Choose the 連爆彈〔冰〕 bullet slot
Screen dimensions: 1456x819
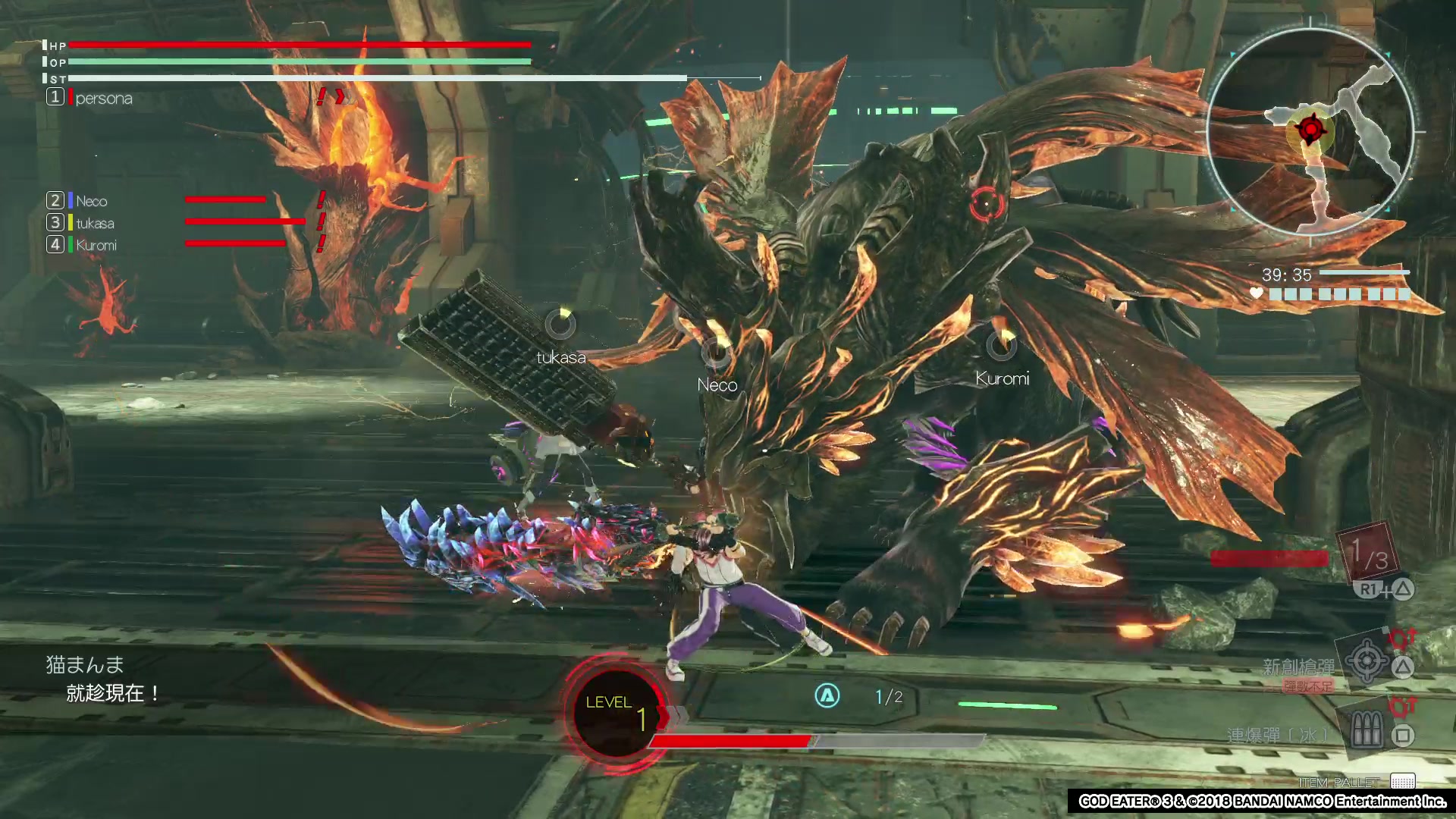tap(1366, 732)
